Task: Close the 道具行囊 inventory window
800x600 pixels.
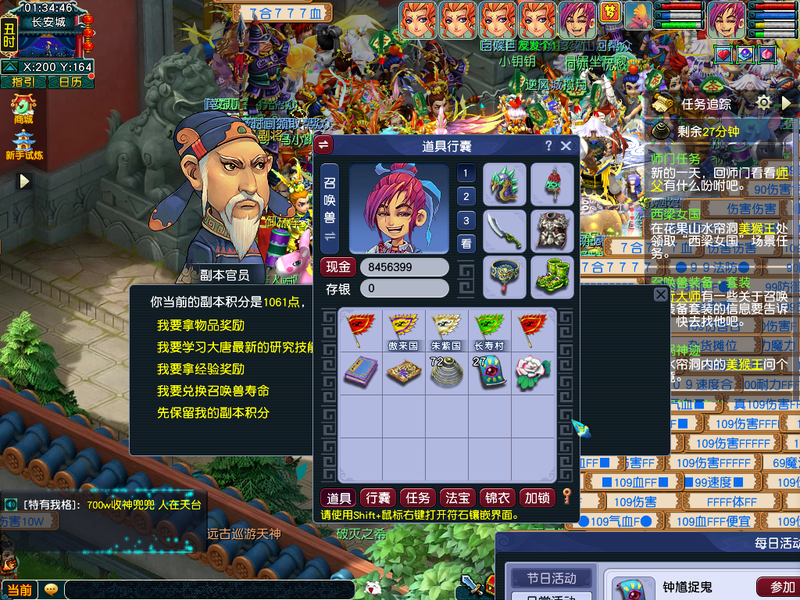Action: [566, 146]
